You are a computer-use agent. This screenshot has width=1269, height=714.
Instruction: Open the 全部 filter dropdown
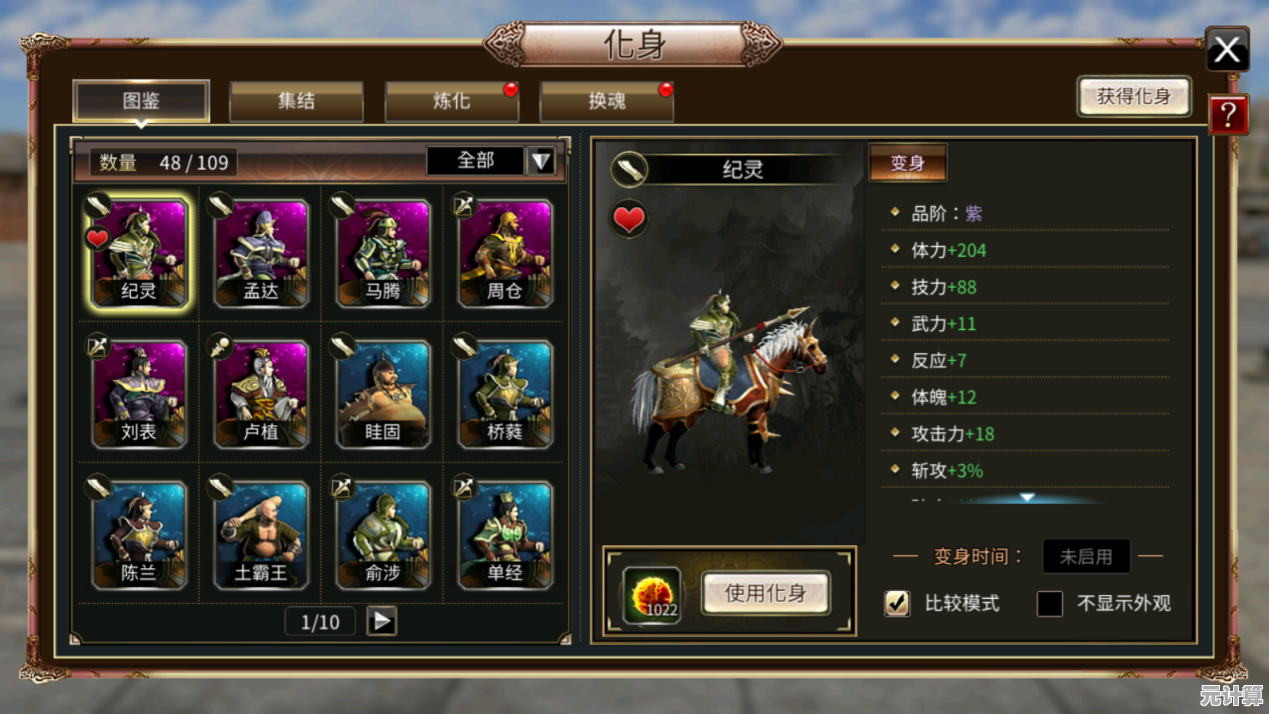tap(540, 161)
